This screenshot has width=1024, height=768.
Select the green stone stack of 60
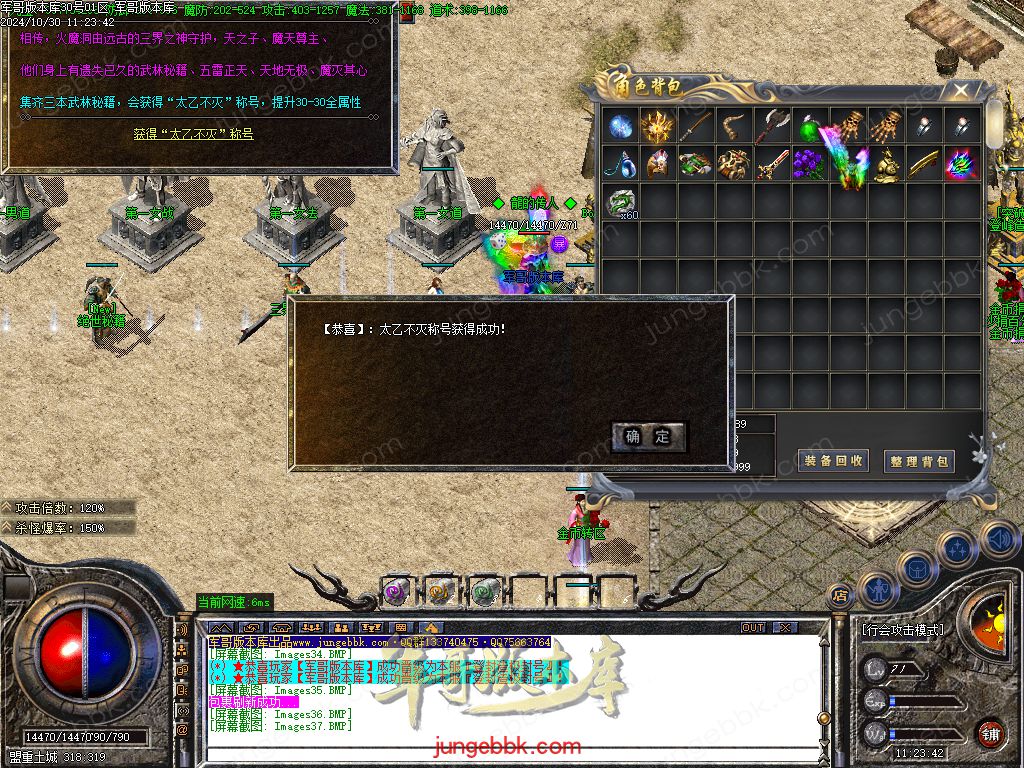pyautogui.click(x=621, y=201)
